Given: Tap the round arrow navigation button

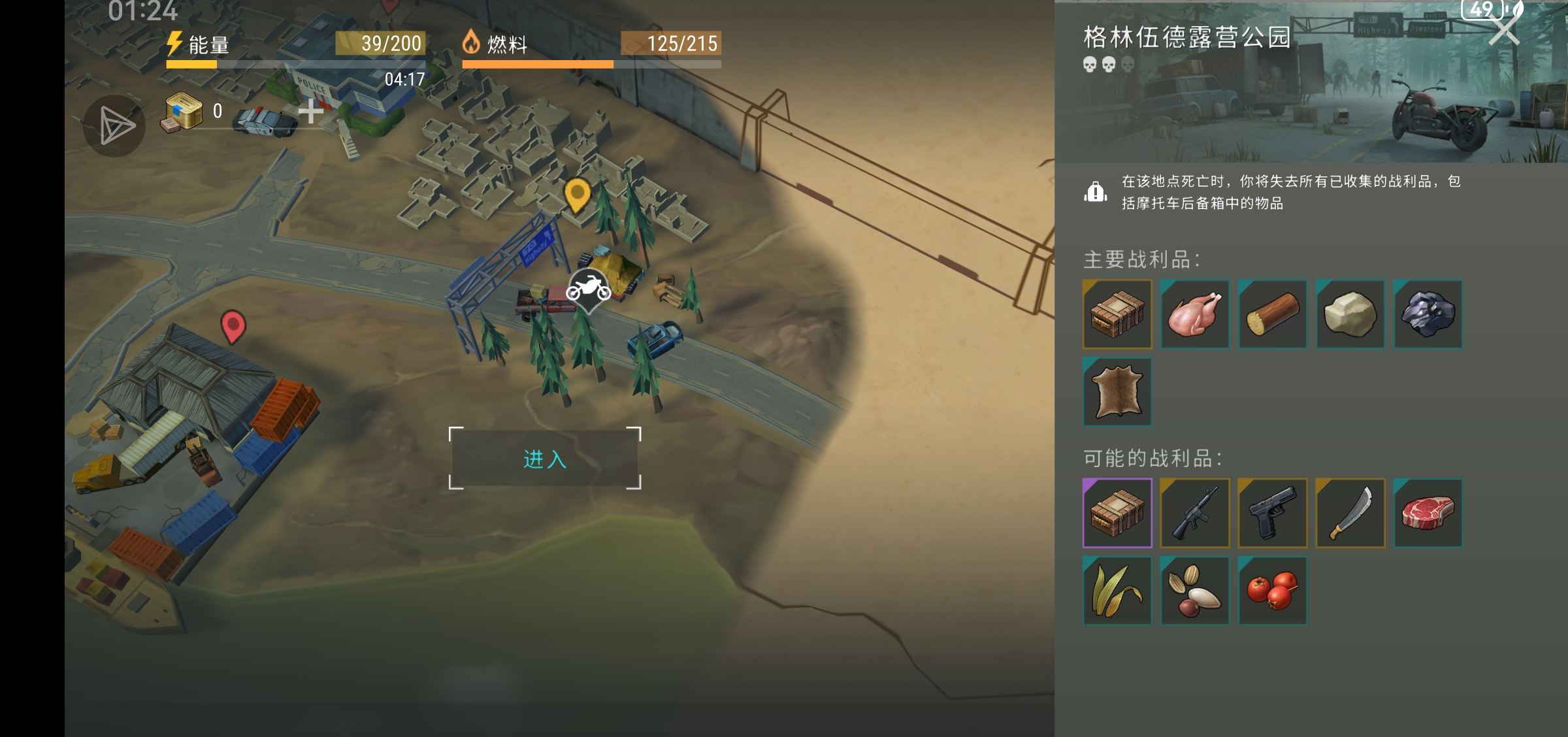Looking at the screenshot, I should [114, 125].
